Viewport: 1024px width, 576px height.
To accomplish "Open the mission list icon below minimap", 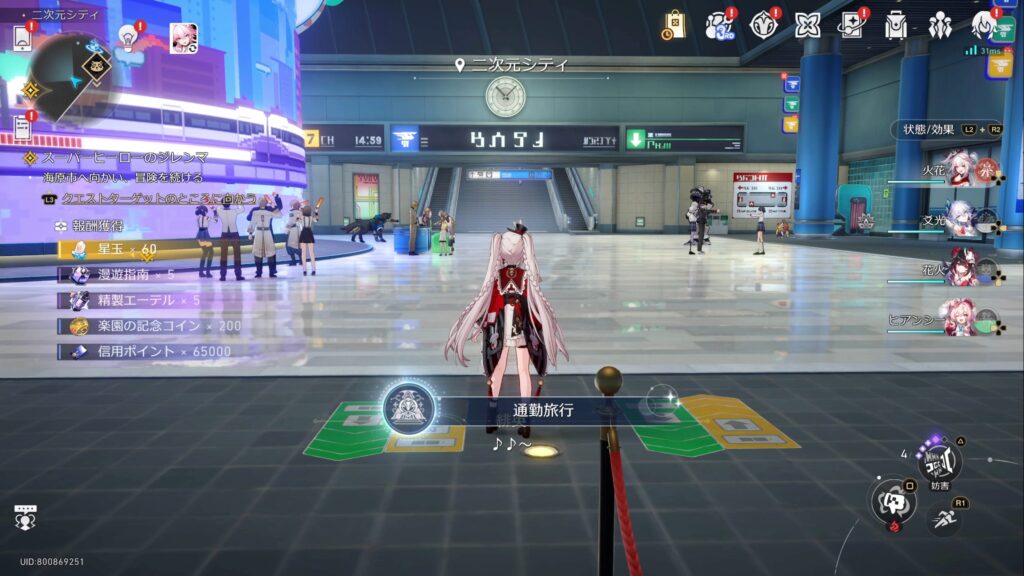I will [22, 127].
